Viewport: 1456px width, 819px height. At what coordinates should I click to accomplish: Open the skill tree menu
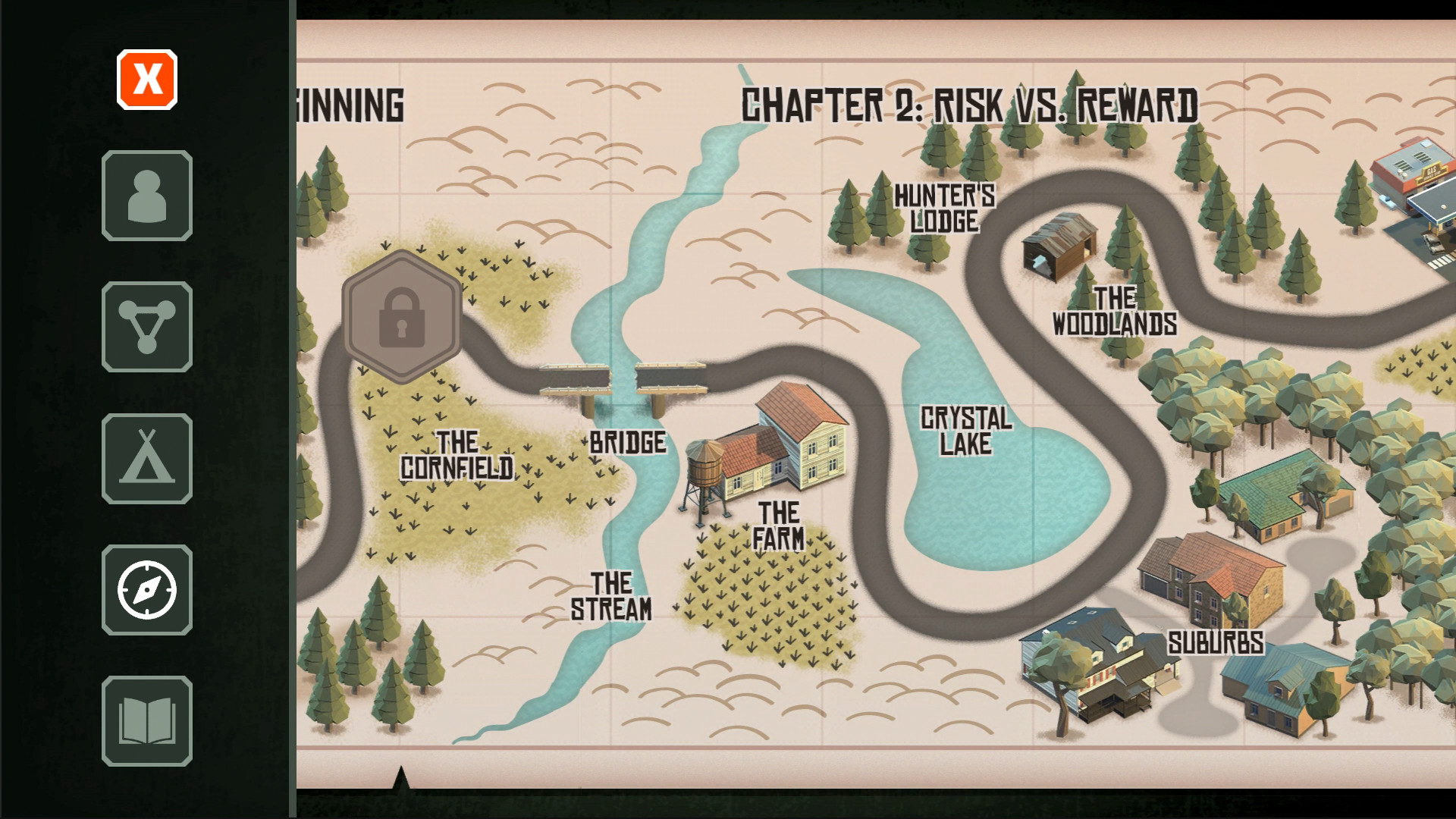tap(146, 326)
